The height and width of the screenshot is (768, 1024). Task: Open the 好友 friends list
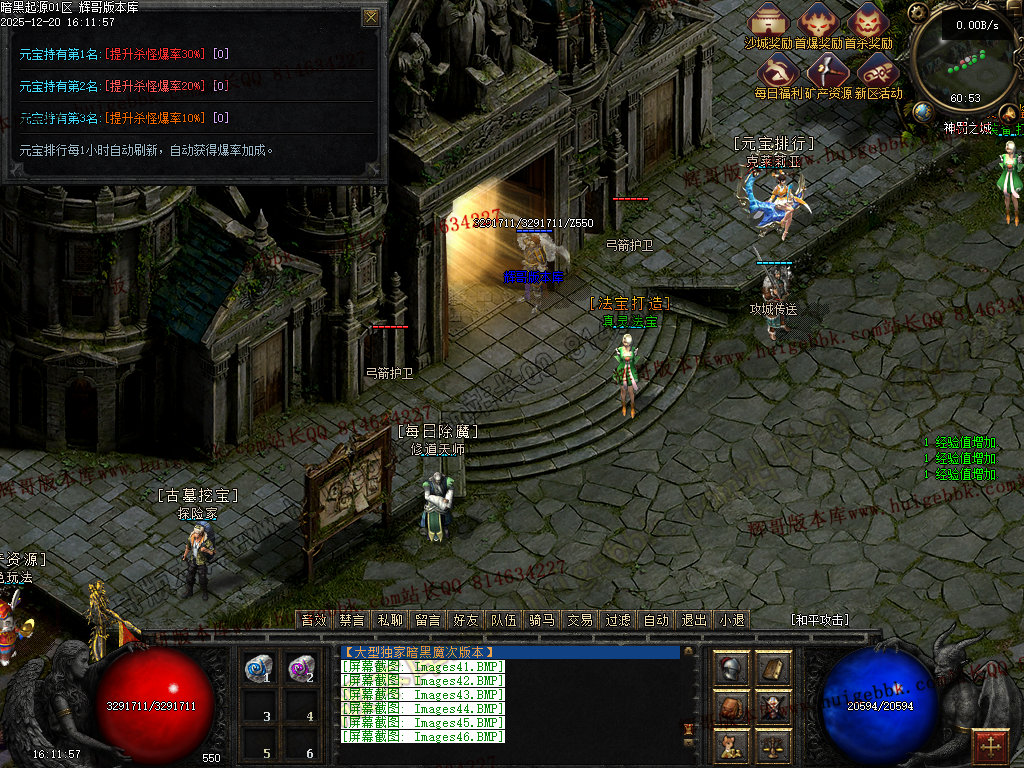tap(466, 620)
